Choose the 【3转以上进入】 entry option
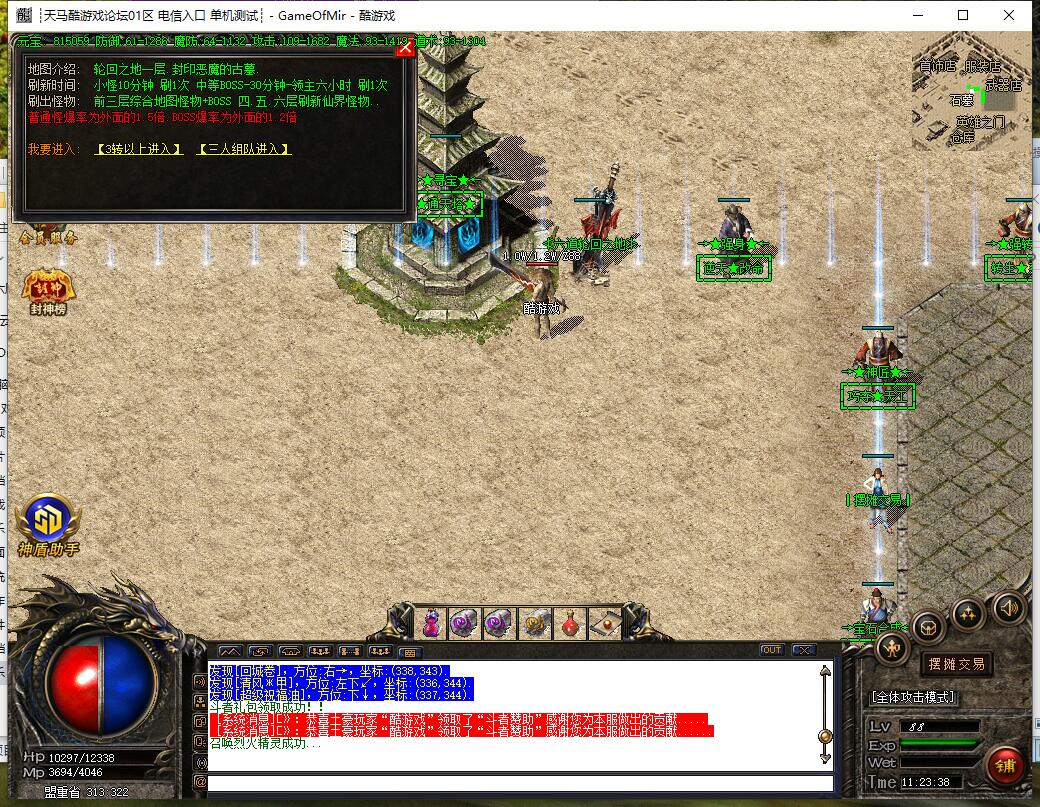This screenshot has width=1040, height=807. [139, 149]
